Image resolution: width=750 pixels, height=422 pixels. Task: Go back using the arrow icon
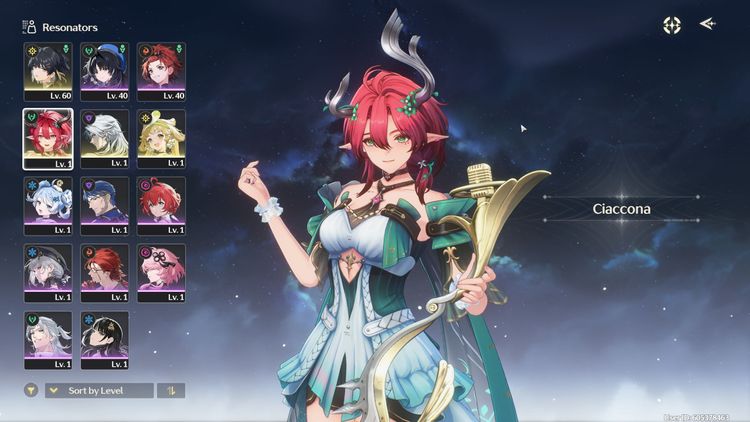(708, 24)
